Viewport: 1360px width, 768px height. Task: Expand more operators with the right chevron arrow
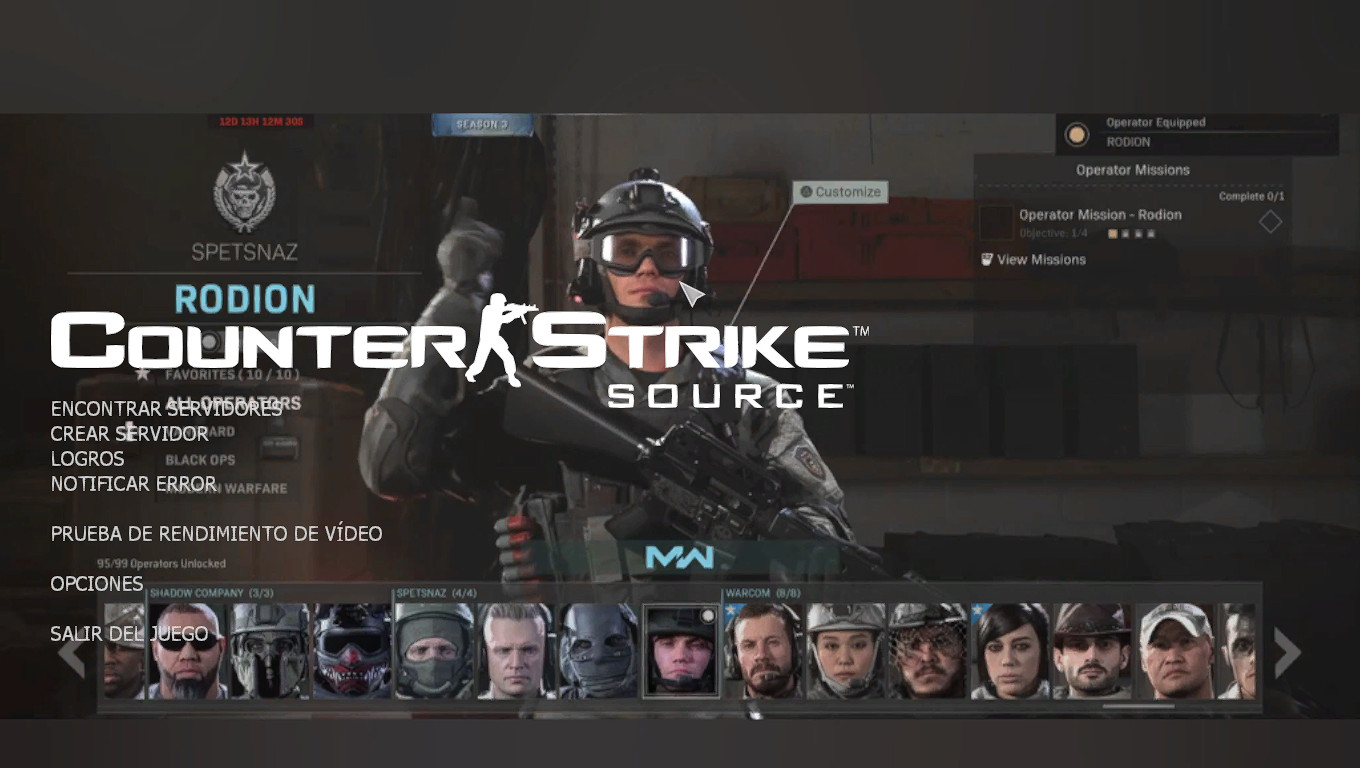click(1288, 653)
